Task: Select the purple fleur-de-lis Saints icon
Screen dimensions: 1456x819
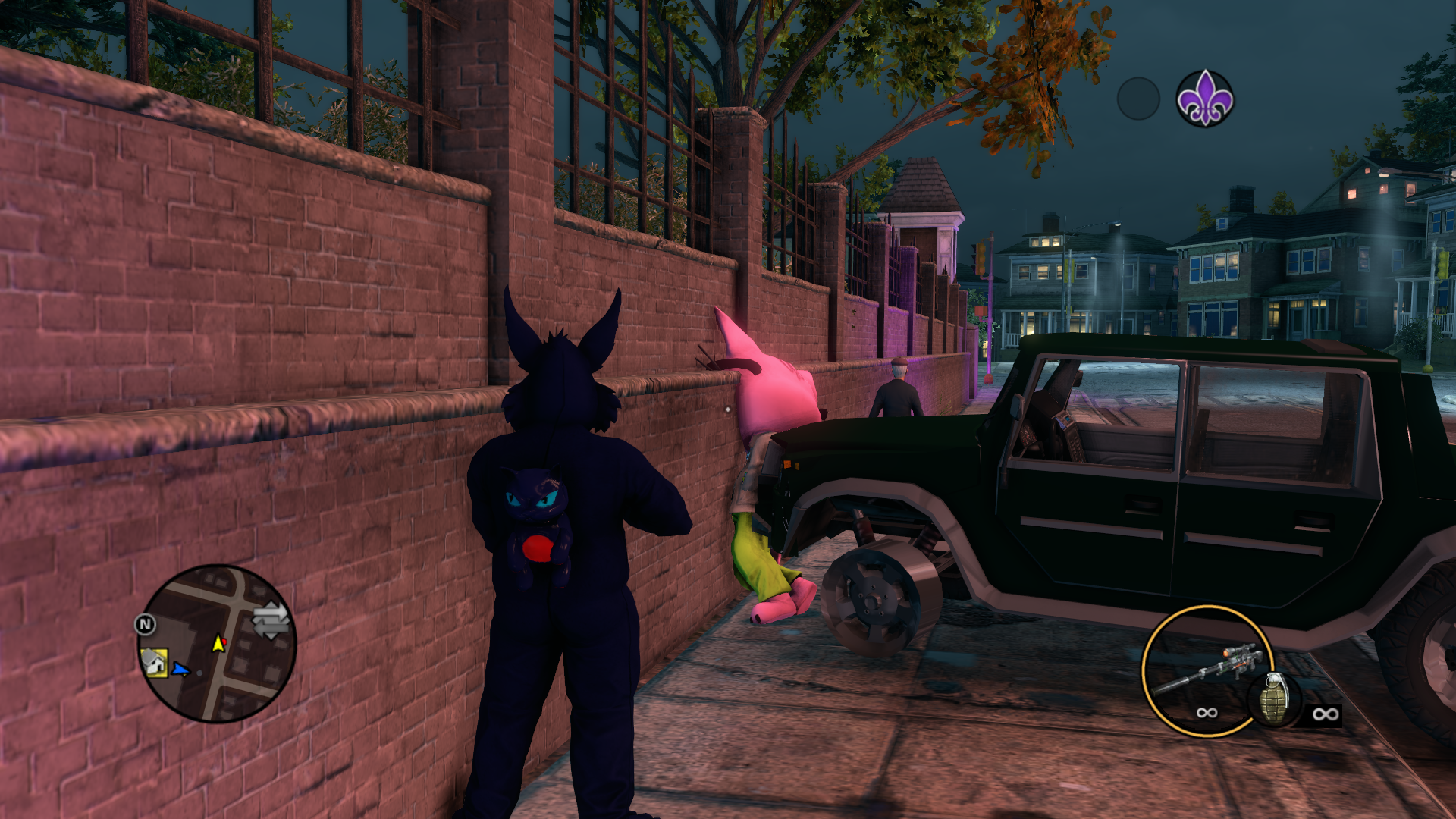Action: tap(1204, 99)
